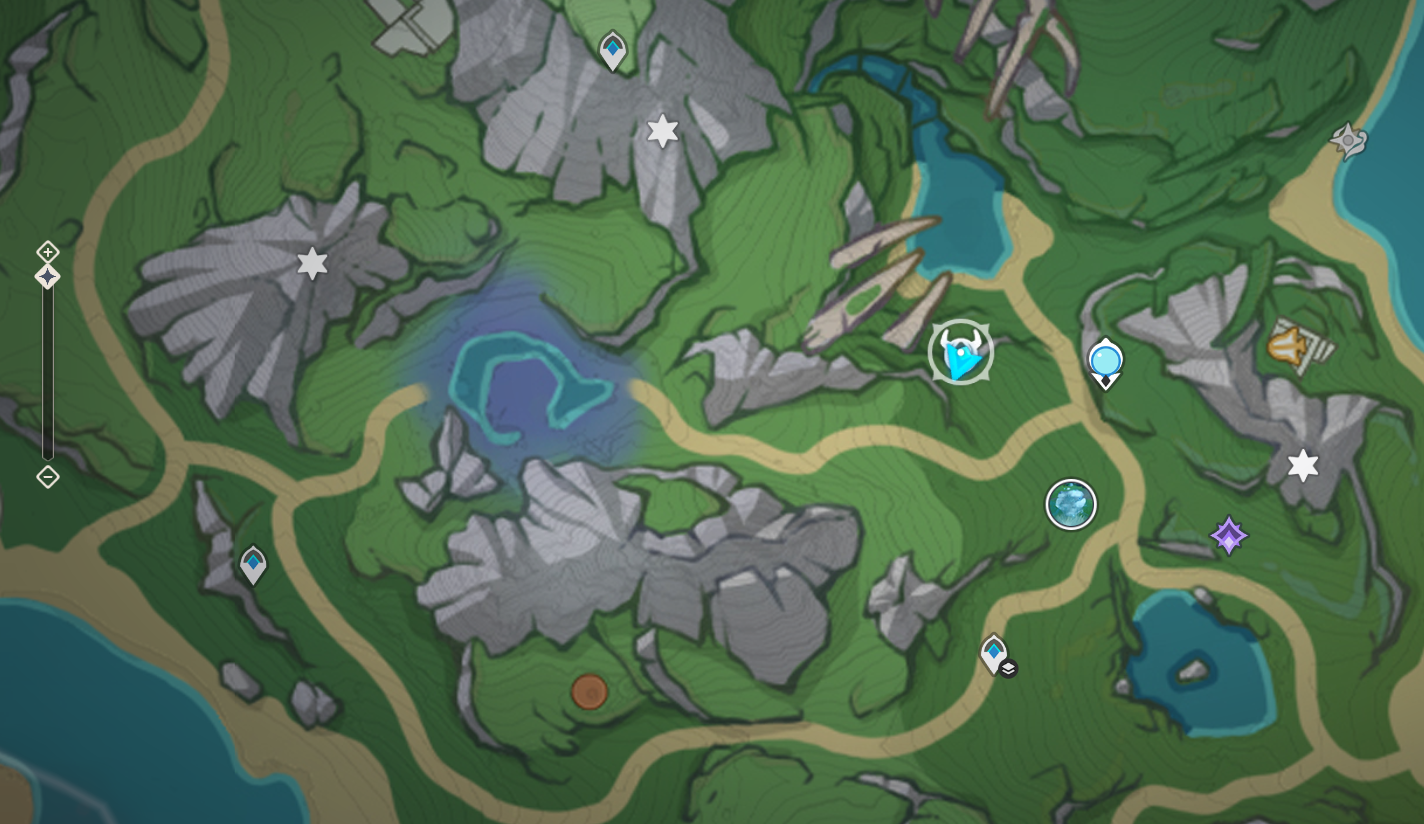
Task: Open the orange circular pin in the south
Action: pyautogui.click(x=590, y=690)
